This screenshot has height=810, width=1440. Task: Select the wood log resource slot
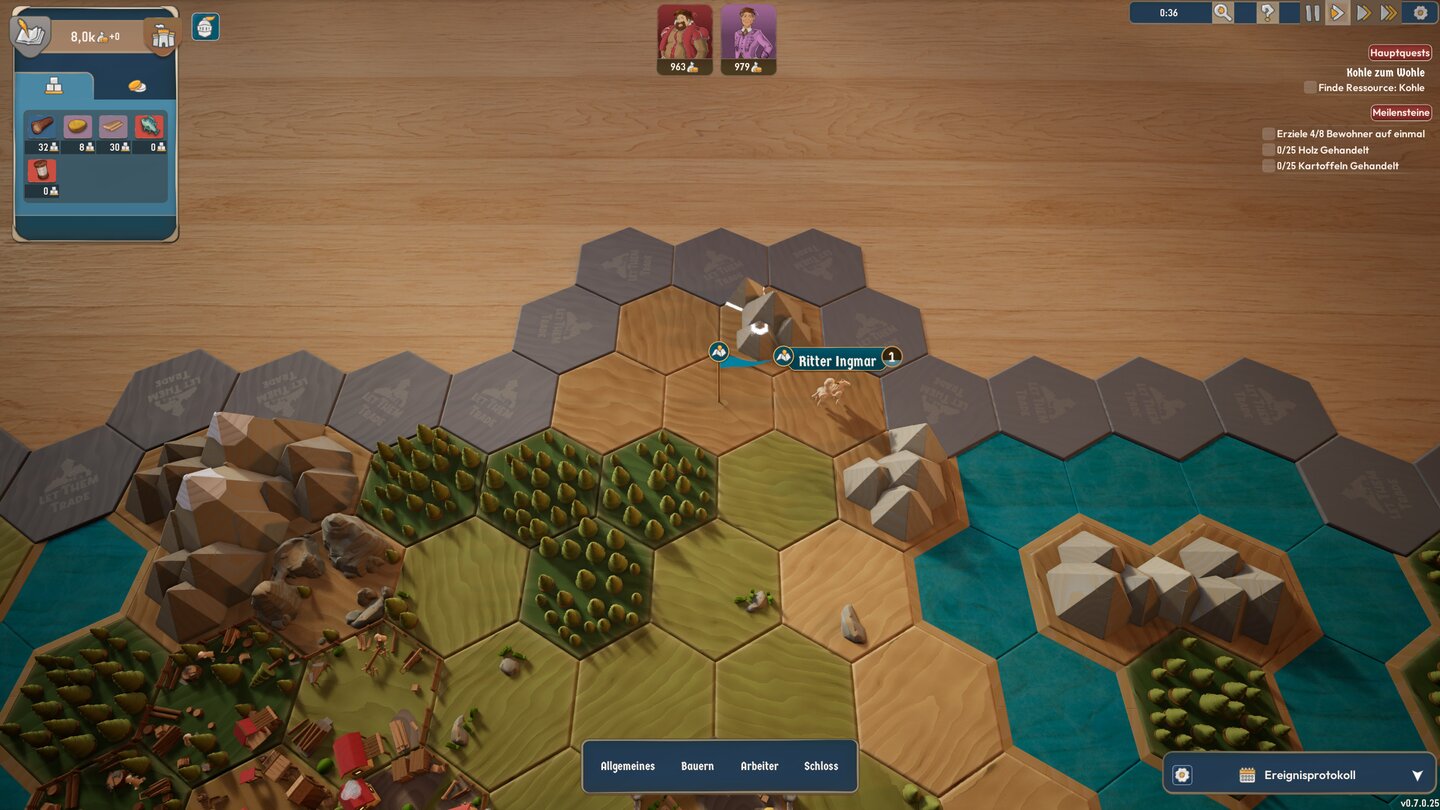pos(42,127)
